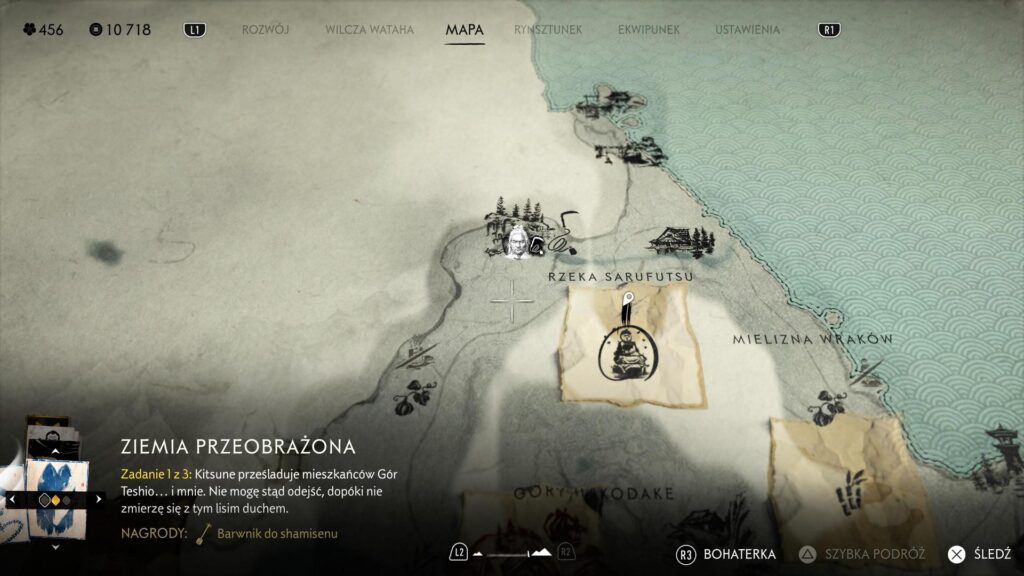Select the building marker east of Rzeka Sarufutsu
Viewport: 1024px width, 576px height.
(x=682, y=240)
